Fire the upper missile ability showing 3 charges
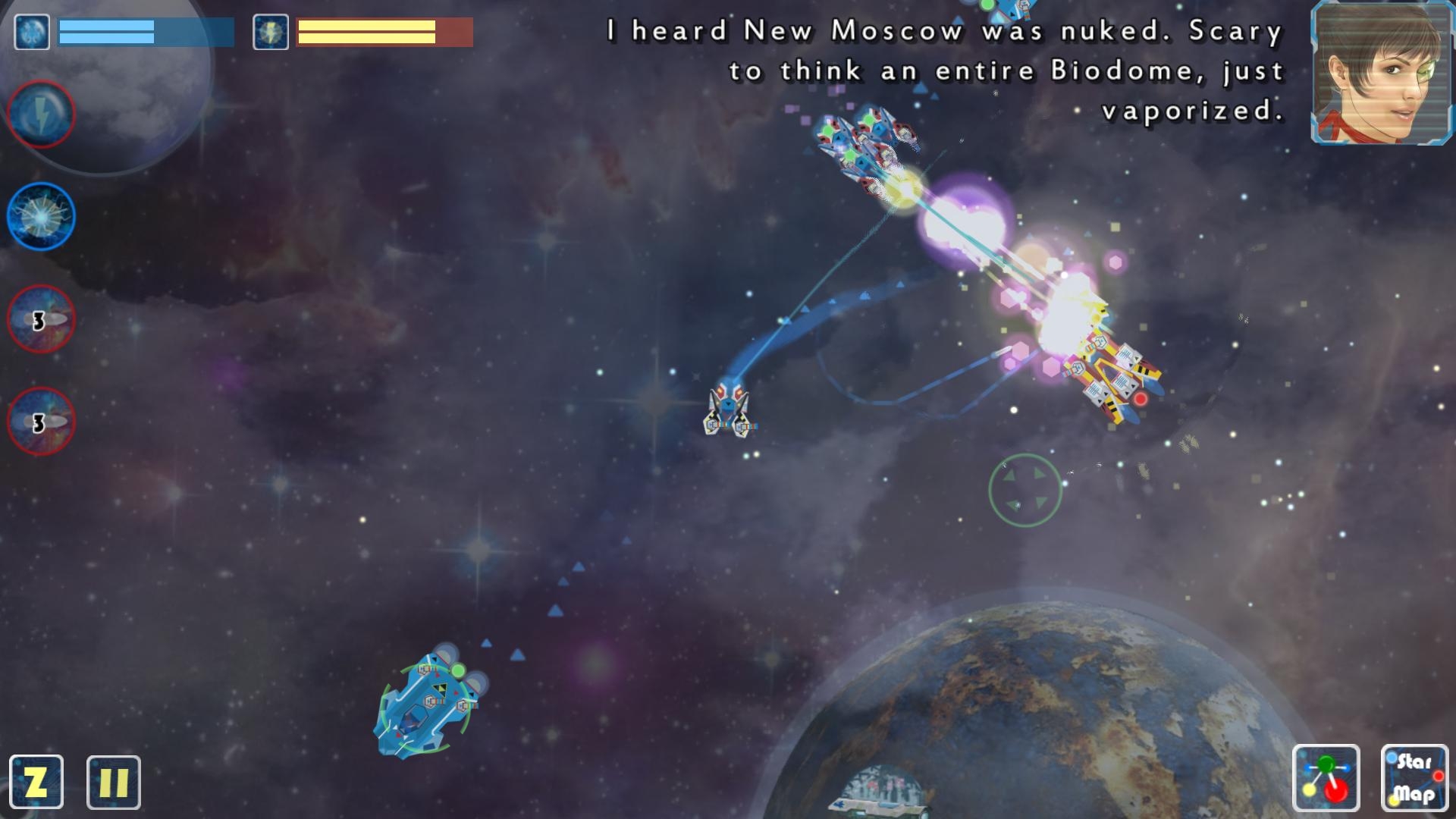Image resolution: width=1456 pixels, height=819 pixels. point(42,318)
